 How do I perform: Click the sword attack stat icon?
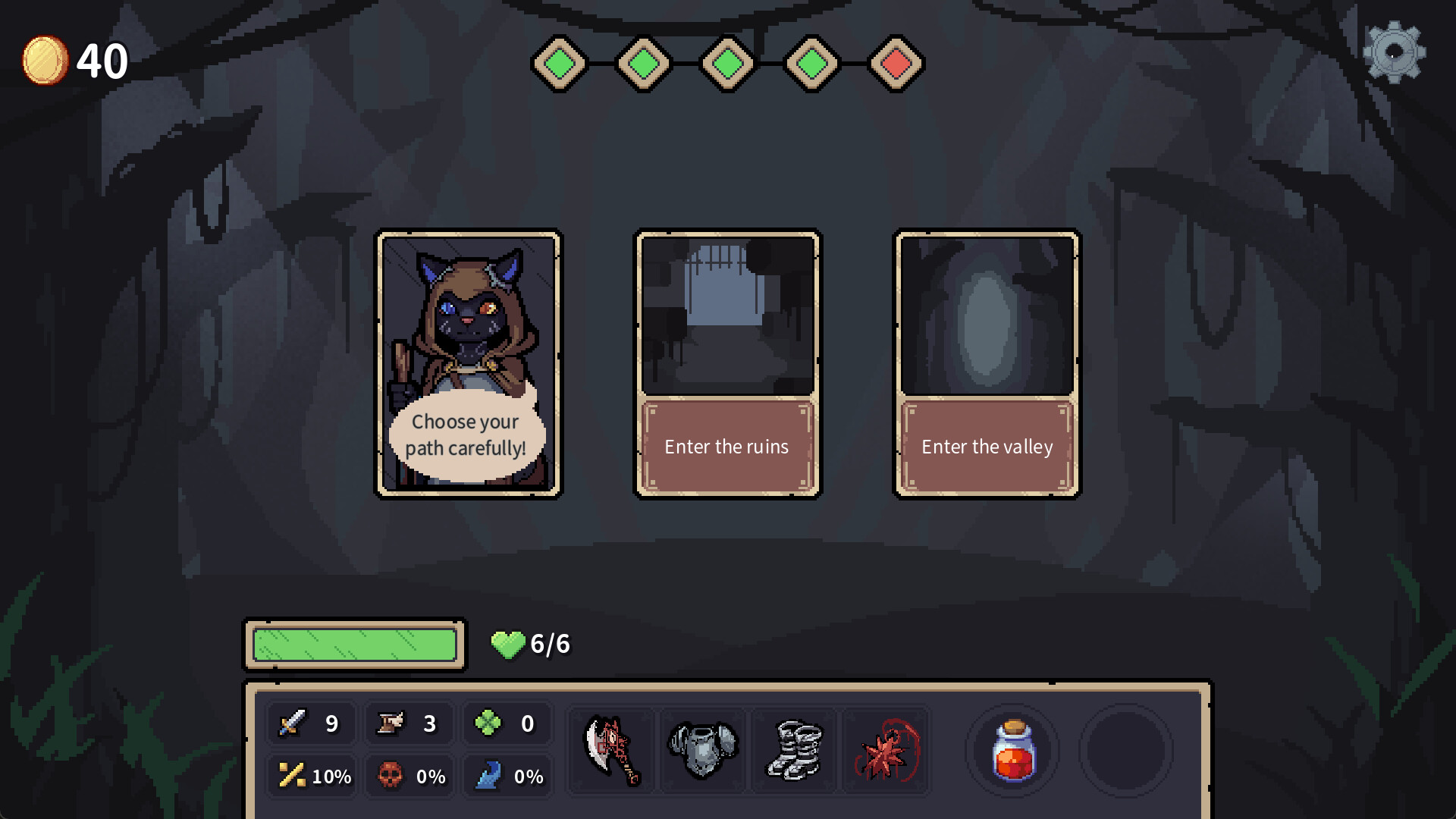pos(293,723)
